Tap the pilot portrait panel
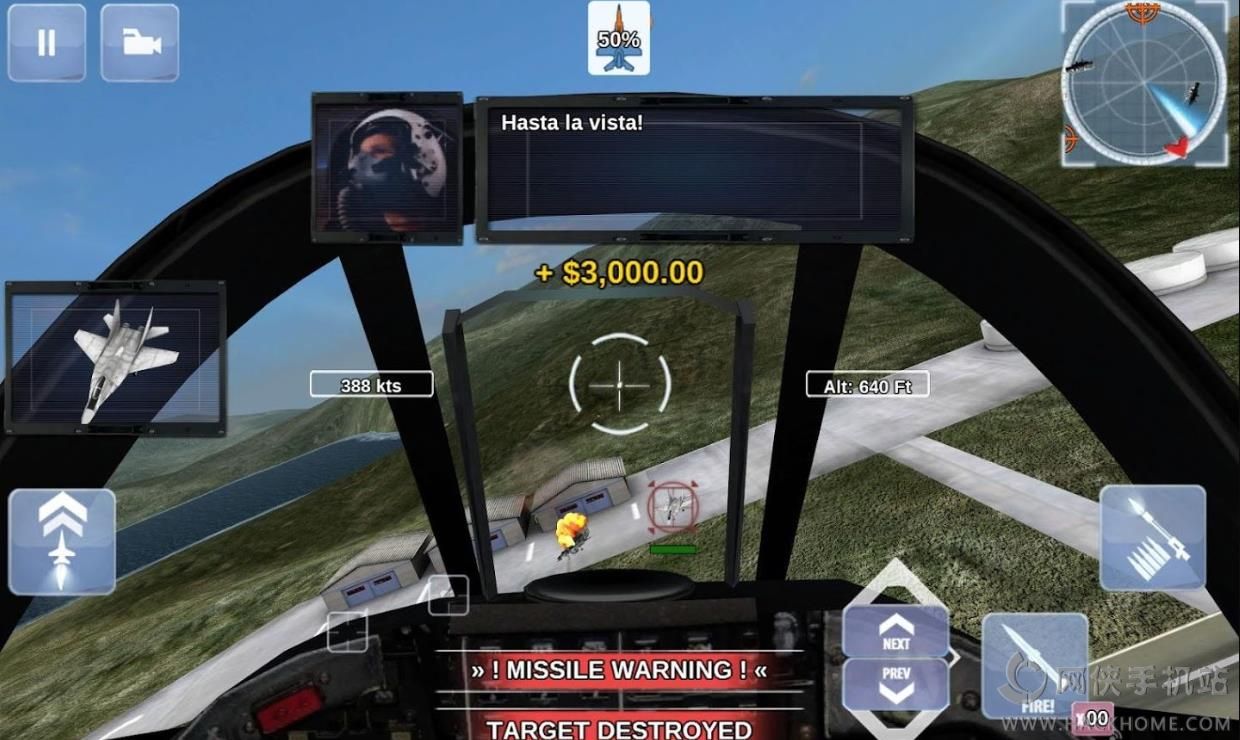The height and width of the screenshot is (740, 1240). coord(387,167)
